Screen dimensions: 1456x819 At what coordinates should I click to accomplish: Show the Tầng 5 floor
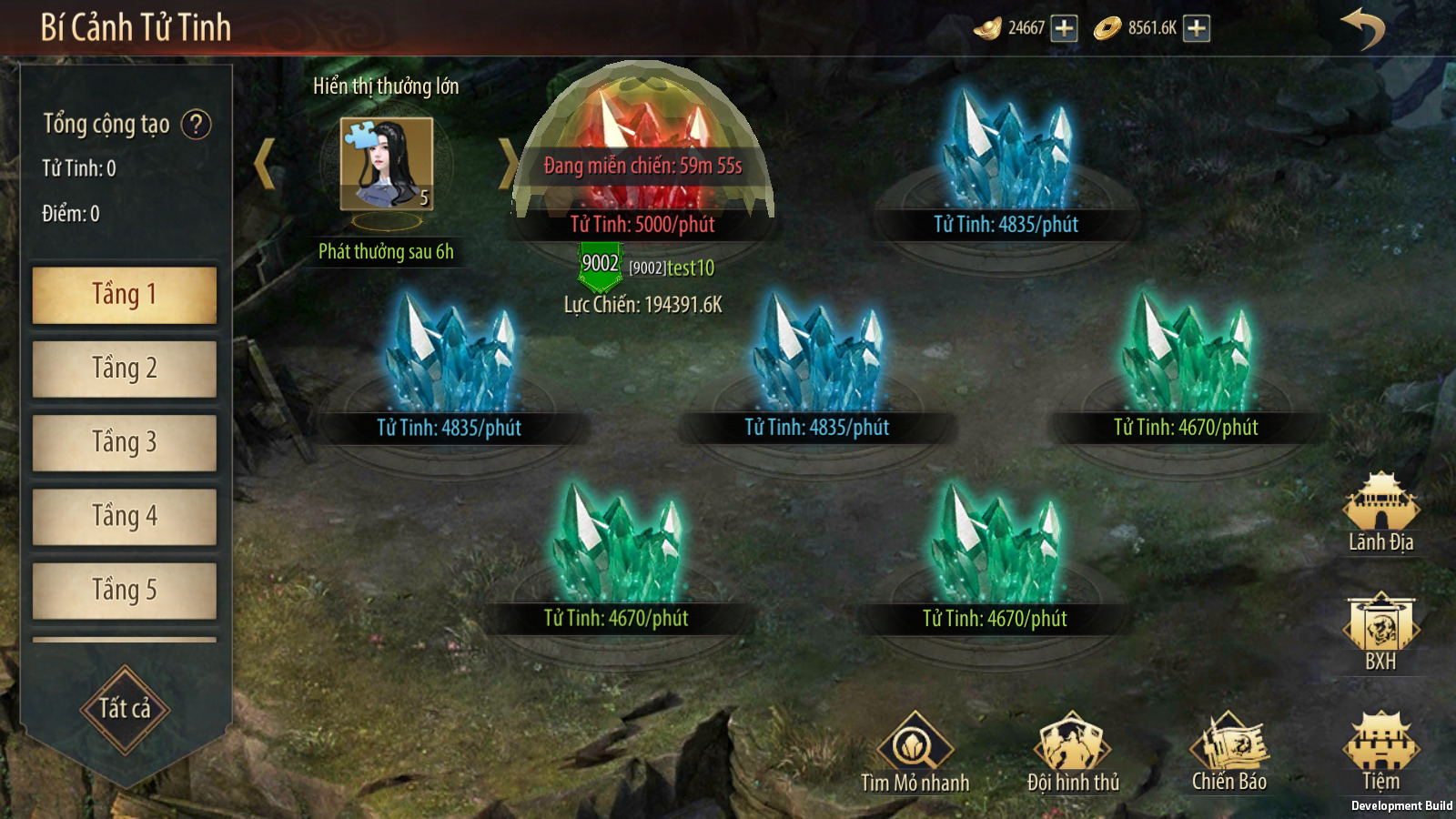125,591
